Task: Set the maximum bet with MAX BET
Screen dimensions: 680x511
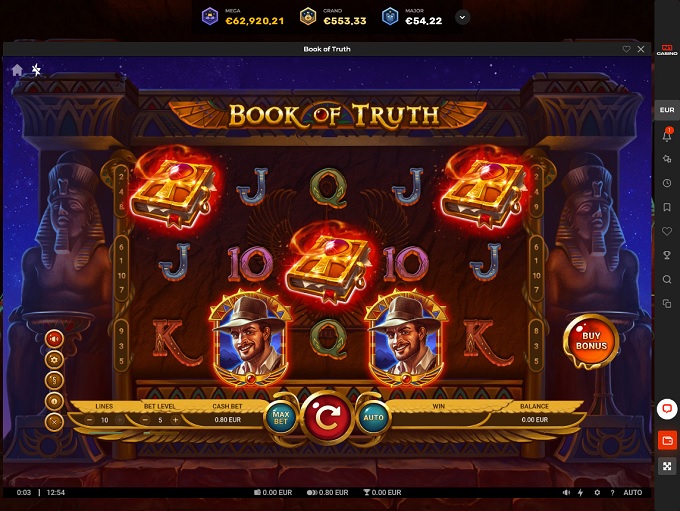Action: tap(280, 417)
